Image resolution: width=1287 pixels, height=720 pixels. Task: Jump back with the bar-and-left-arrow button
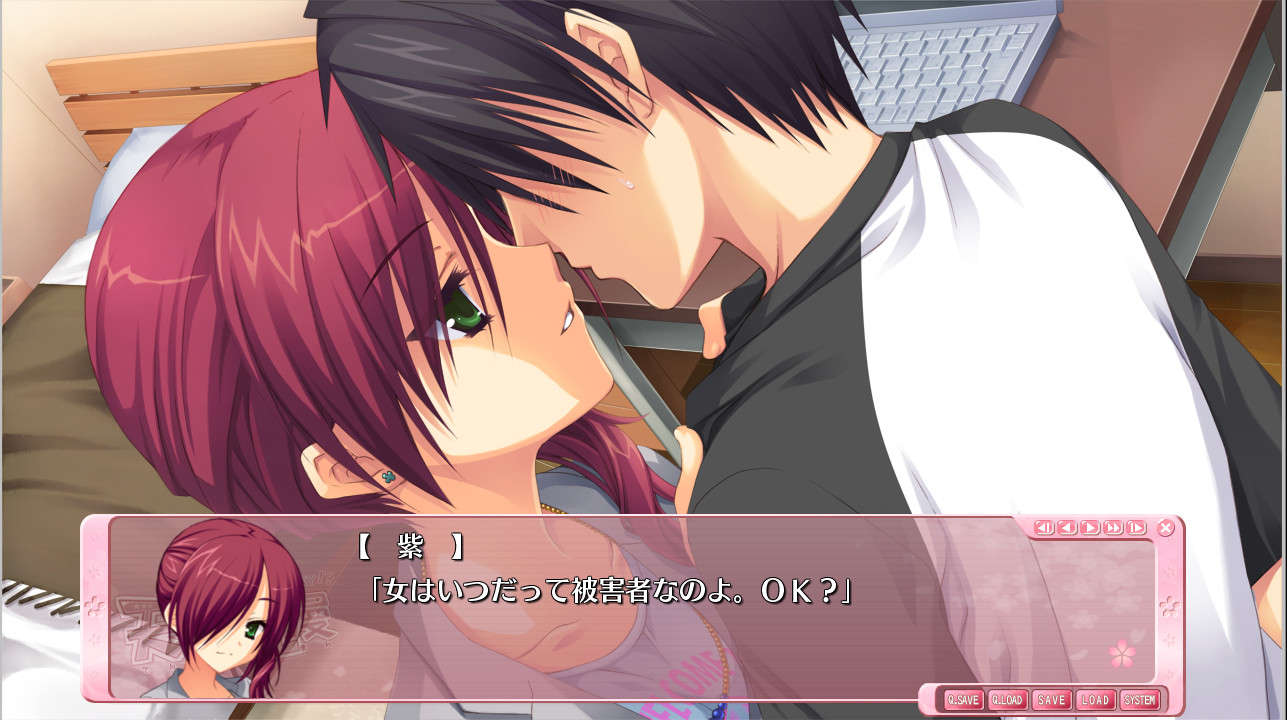(x=1044, y=528)
